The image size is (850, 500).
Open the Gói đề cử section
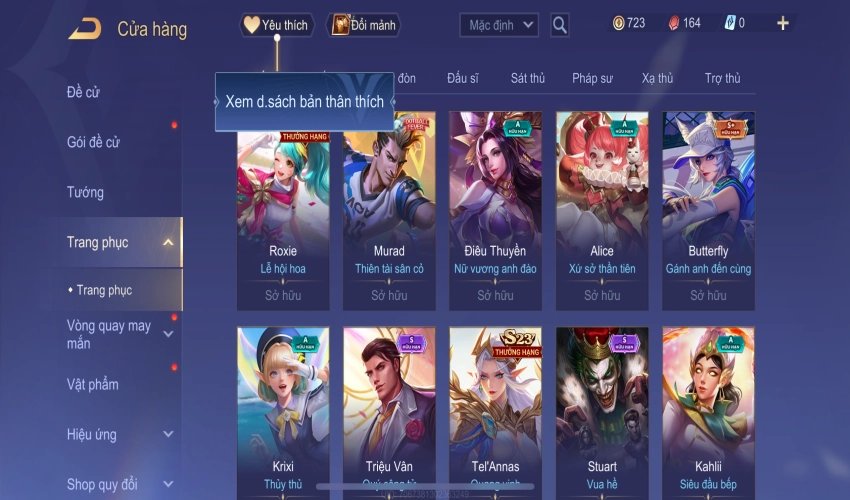pos(93,142)
